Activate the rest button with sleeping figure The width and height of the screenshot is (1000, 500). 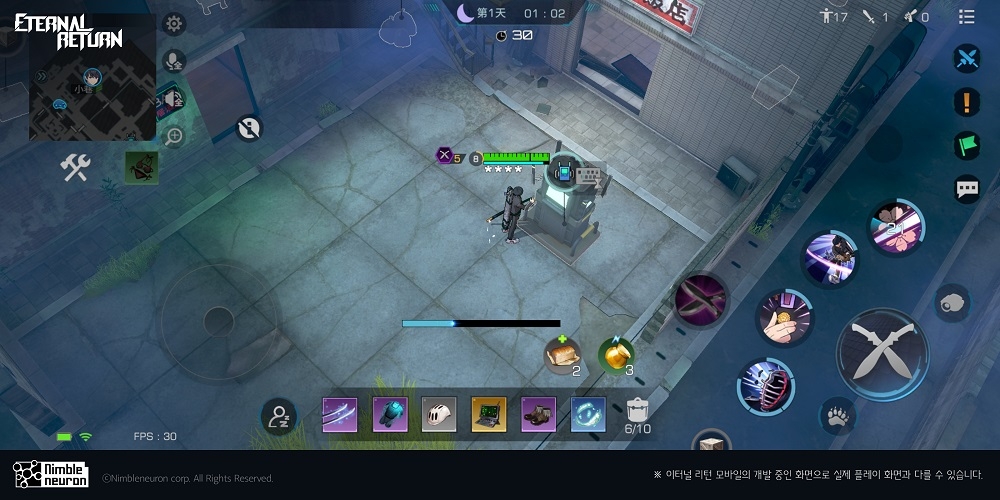pyautogui.click(x=279, y=417)
